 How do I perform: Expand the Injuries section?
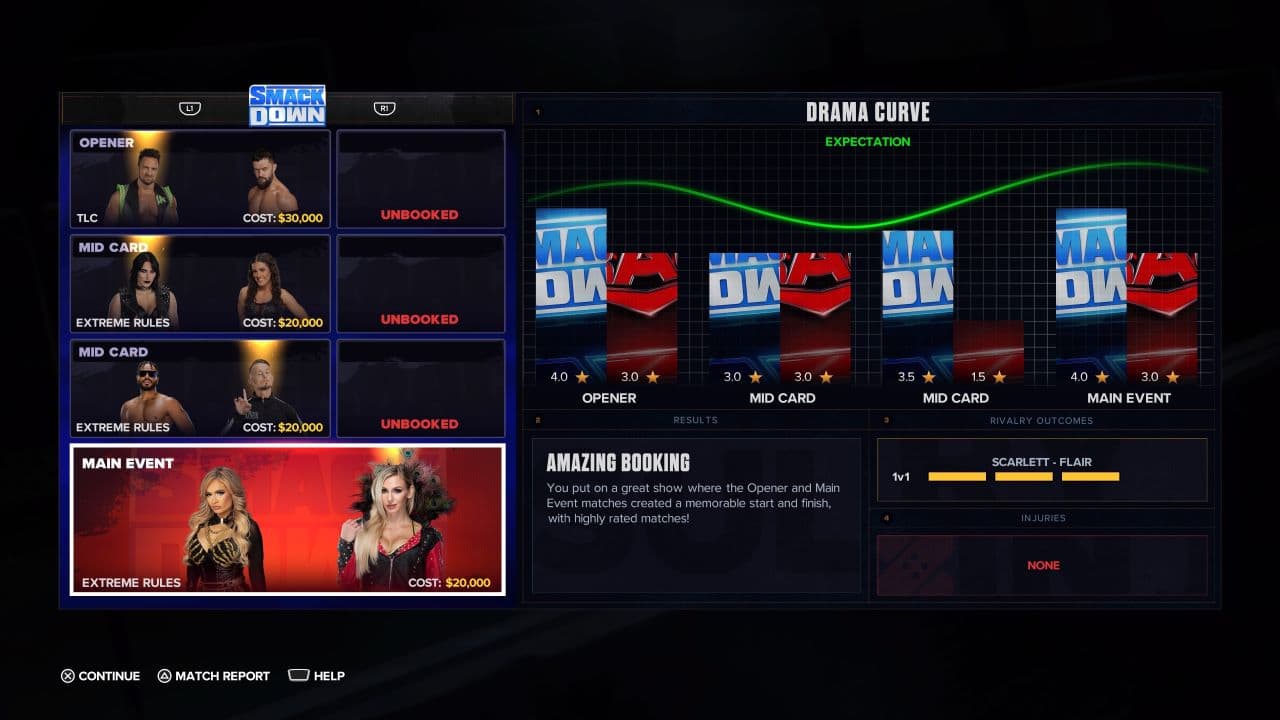pyautogui.click(x=1043, y=518)
